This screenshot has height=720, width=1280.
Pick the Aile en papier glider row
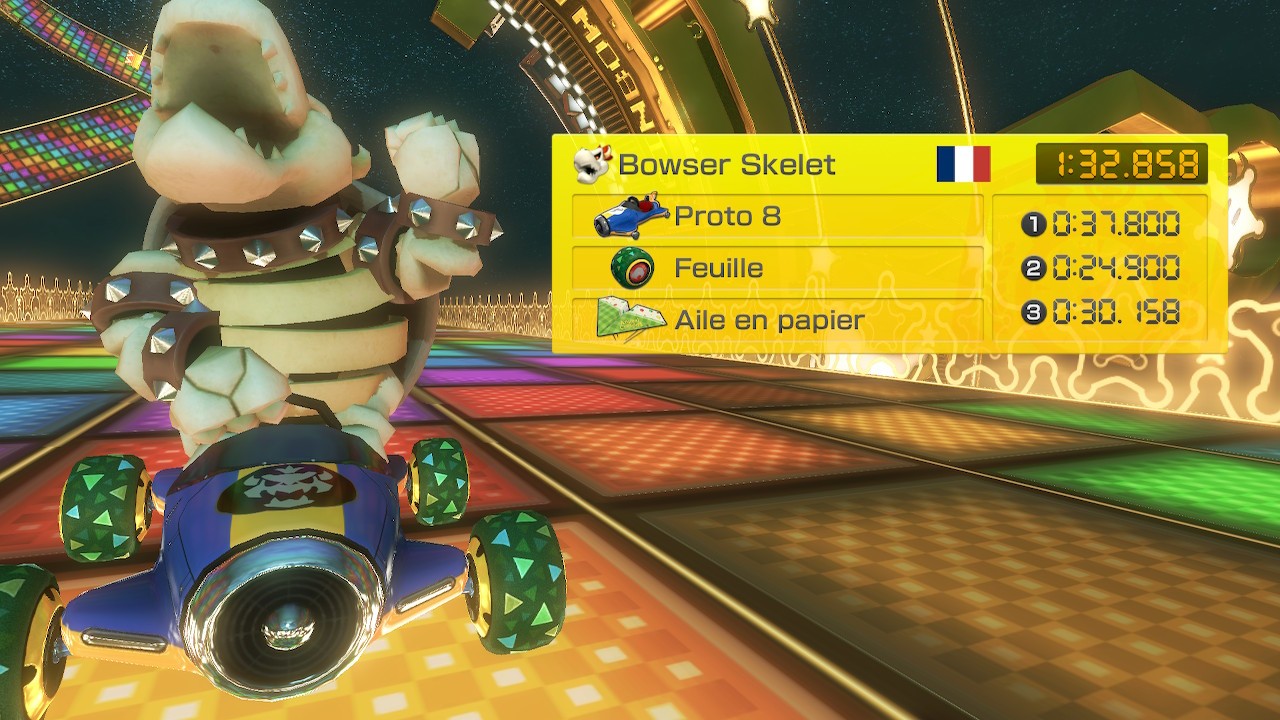click(777, 320)
